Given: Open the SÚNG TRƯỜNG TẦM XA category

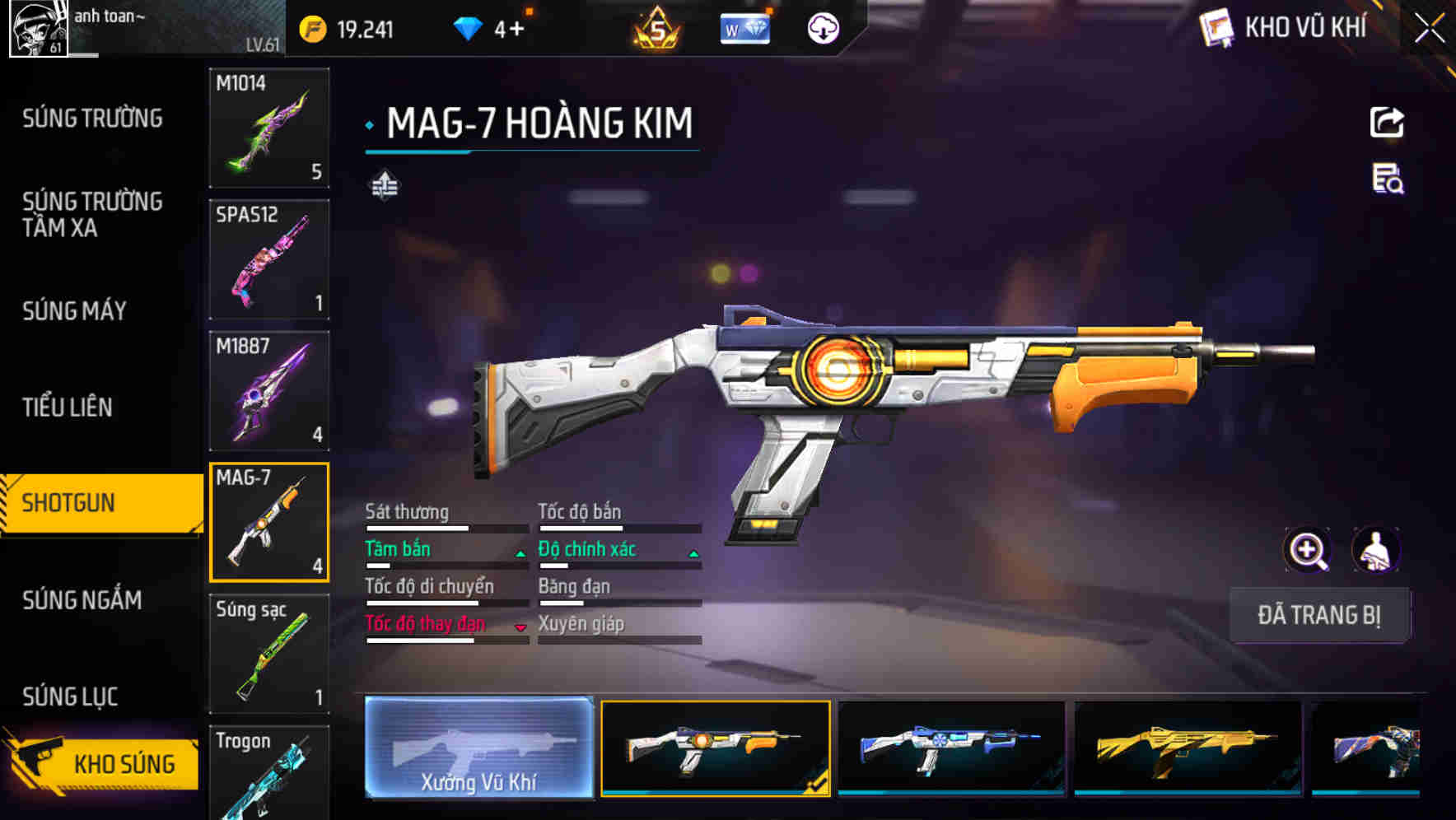Looking at the screenshot, I should tap(92, 214).
